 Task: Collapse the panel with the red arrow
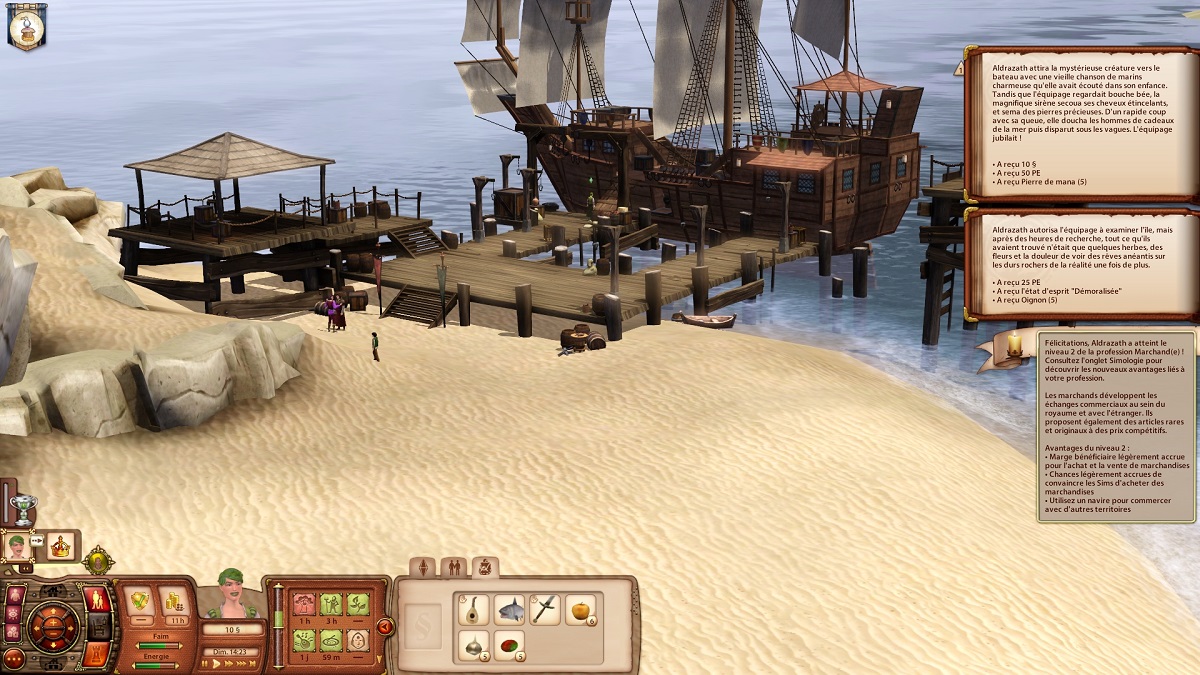pyautogui.click(x=385, y=627)
